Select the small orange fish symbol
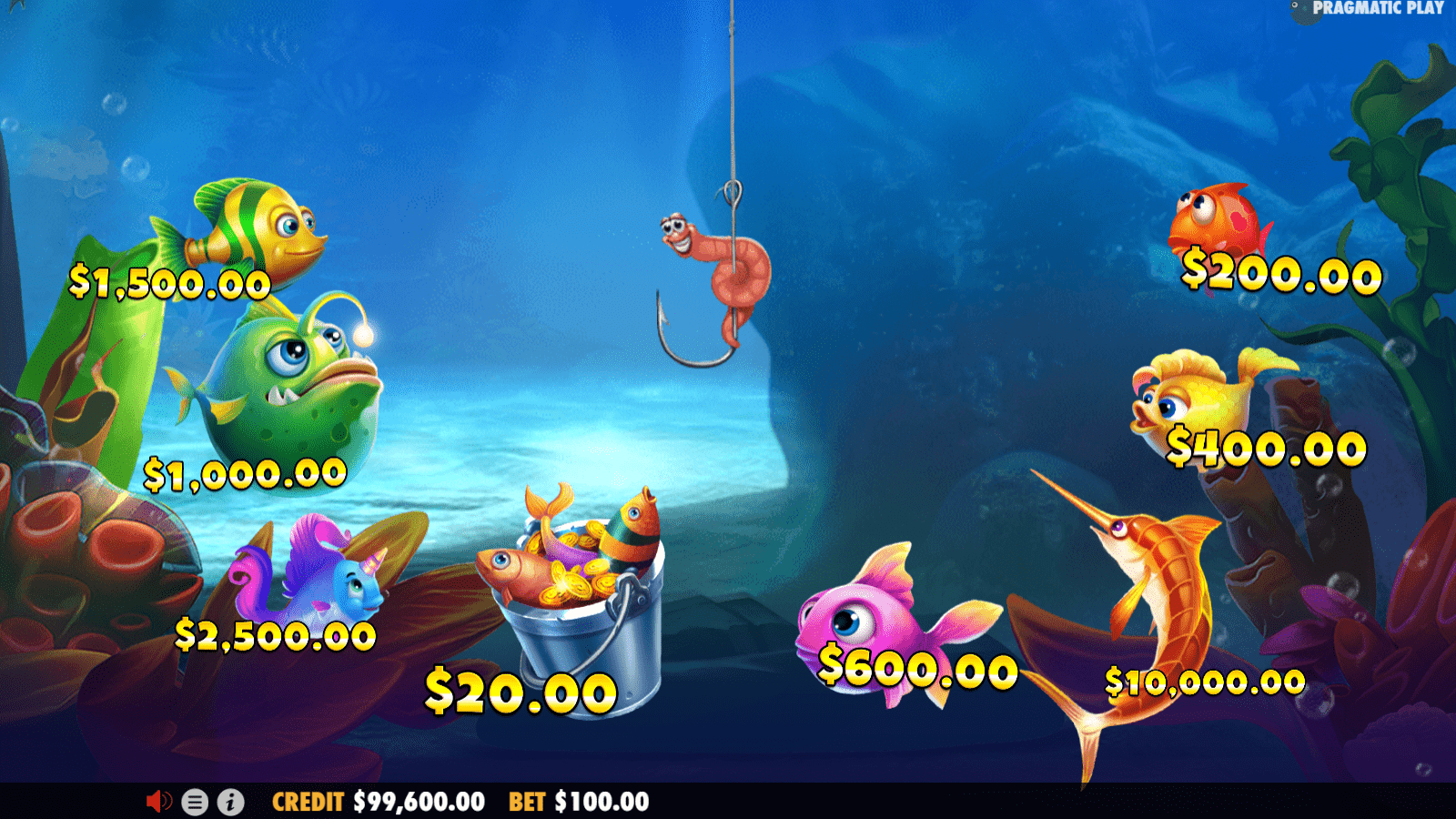 click(x=1219, y=218)
